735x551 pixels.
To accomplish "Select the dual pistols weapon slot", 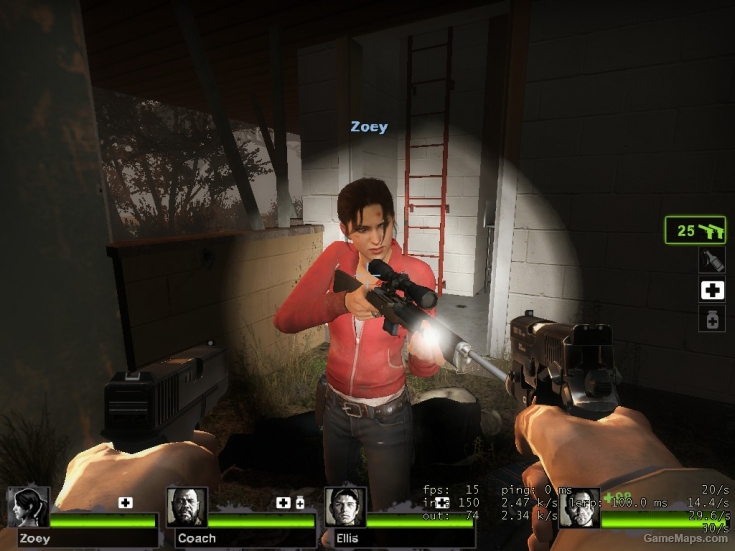I will pyautogui.click(x=695, y=230).
